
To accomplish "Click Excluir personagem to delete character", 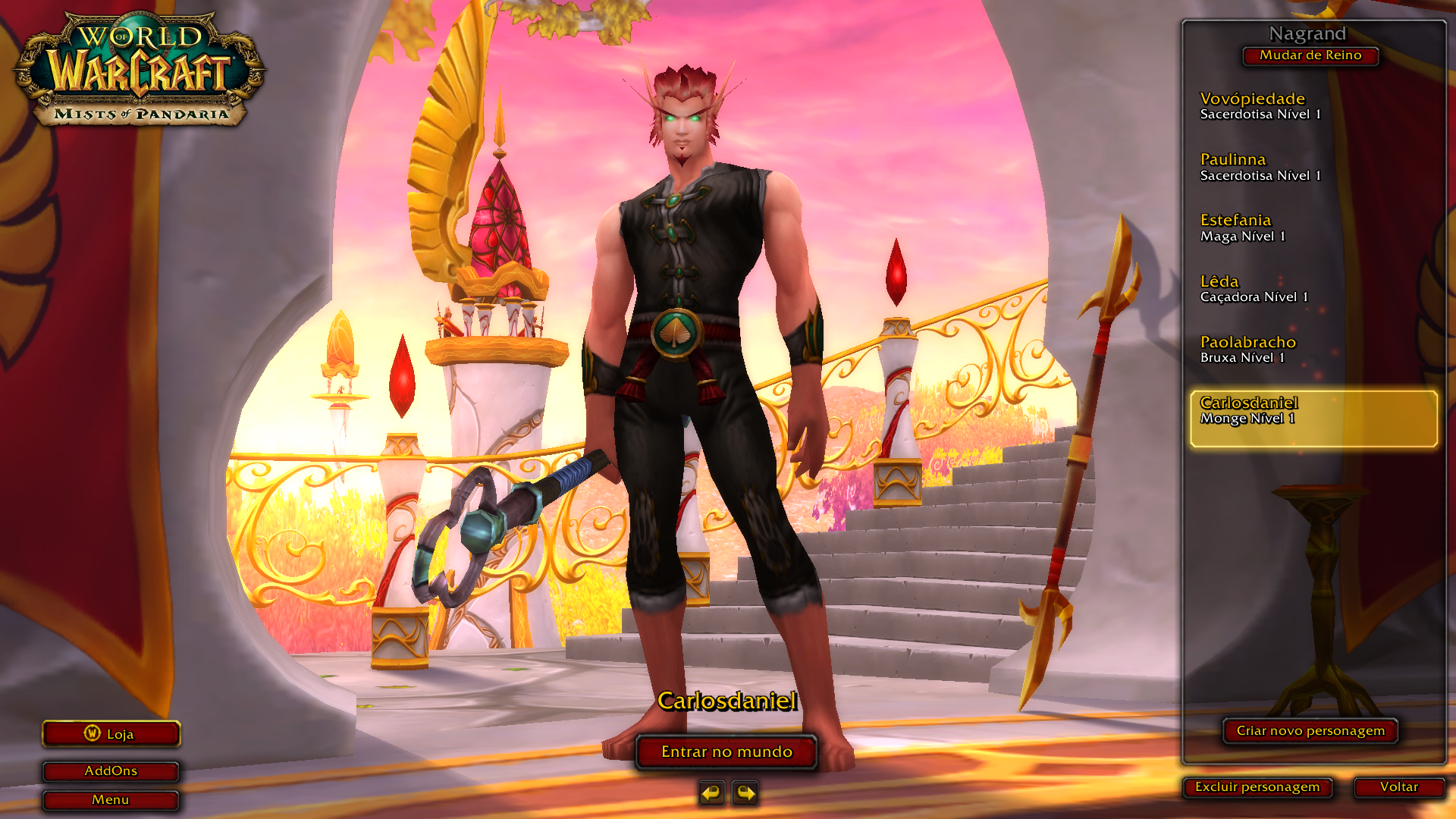I will coord(1257,787).
